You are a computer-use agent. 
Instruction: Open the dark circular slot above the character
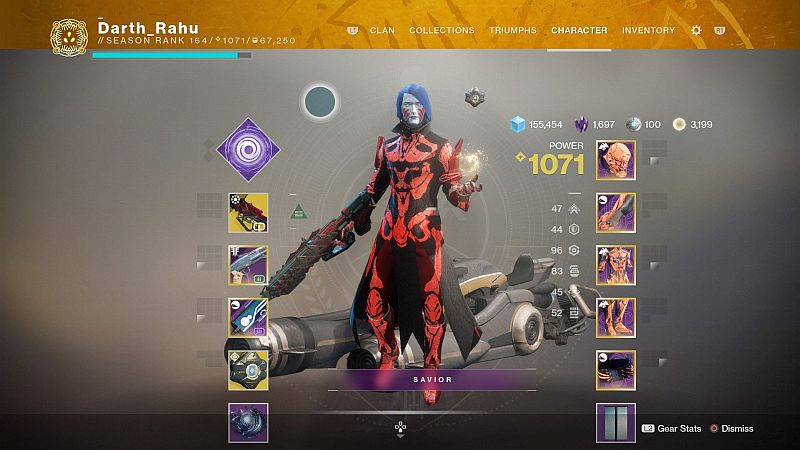(x=321, y=100)
